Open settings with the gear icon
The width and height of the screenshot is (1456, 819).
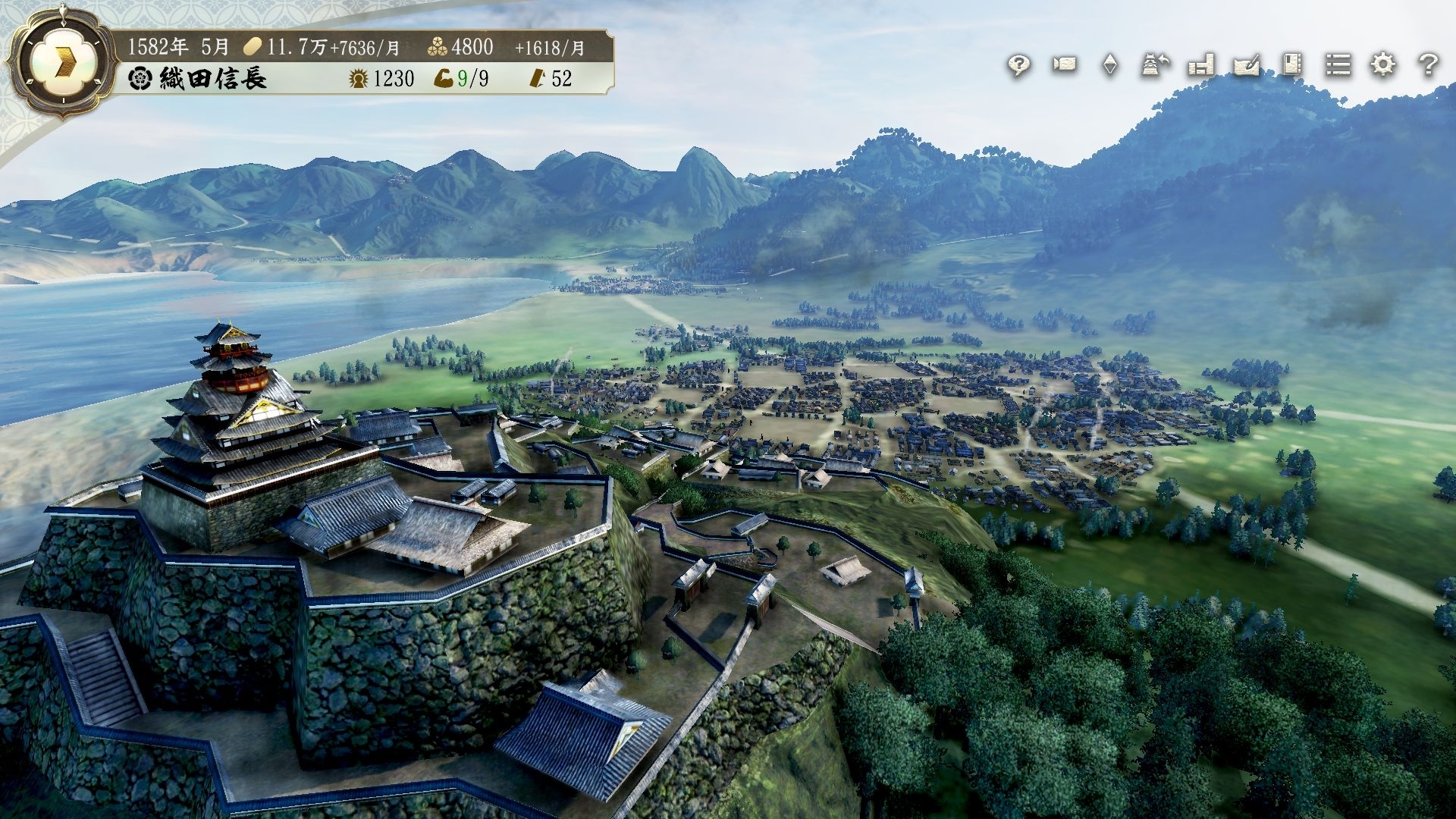tap(1383, 65)
